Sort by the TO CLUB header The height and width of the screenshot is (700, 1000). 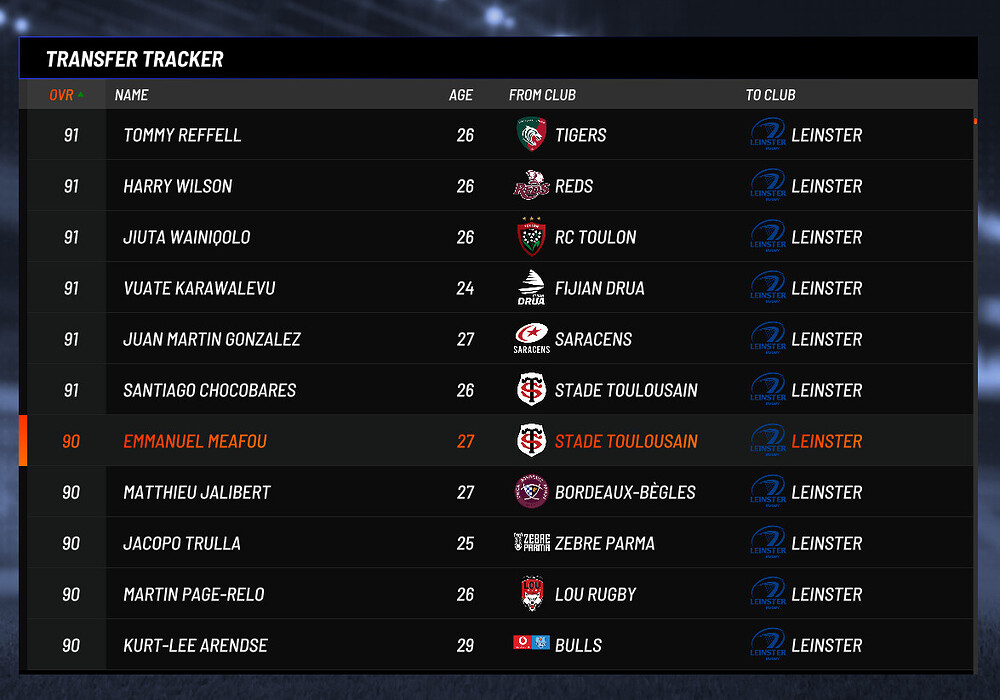click(770, 95)
